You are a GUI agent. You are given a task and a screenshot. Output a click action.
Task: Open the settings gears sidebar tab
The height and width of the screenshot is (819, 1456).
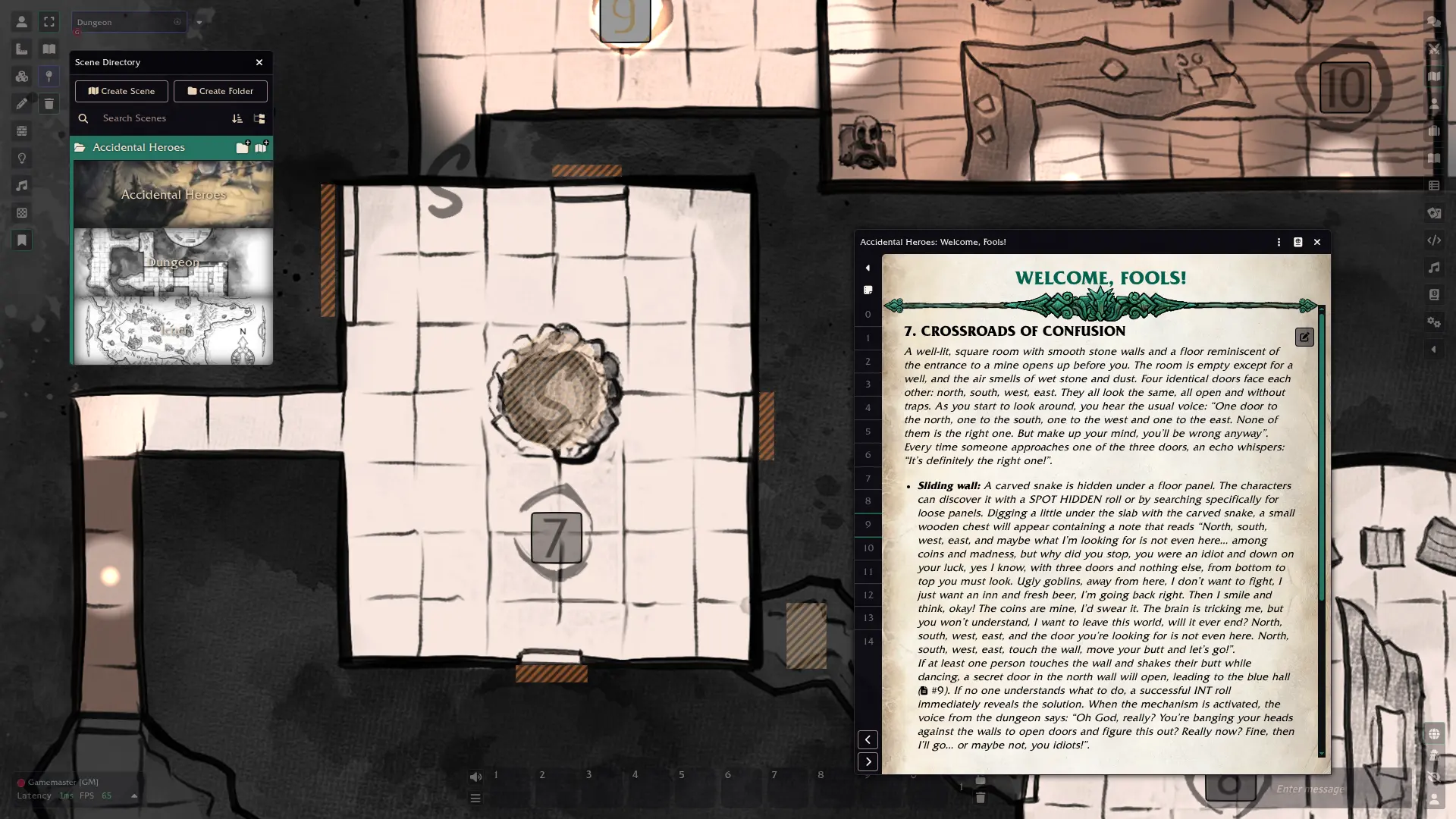pos(1433,322)
